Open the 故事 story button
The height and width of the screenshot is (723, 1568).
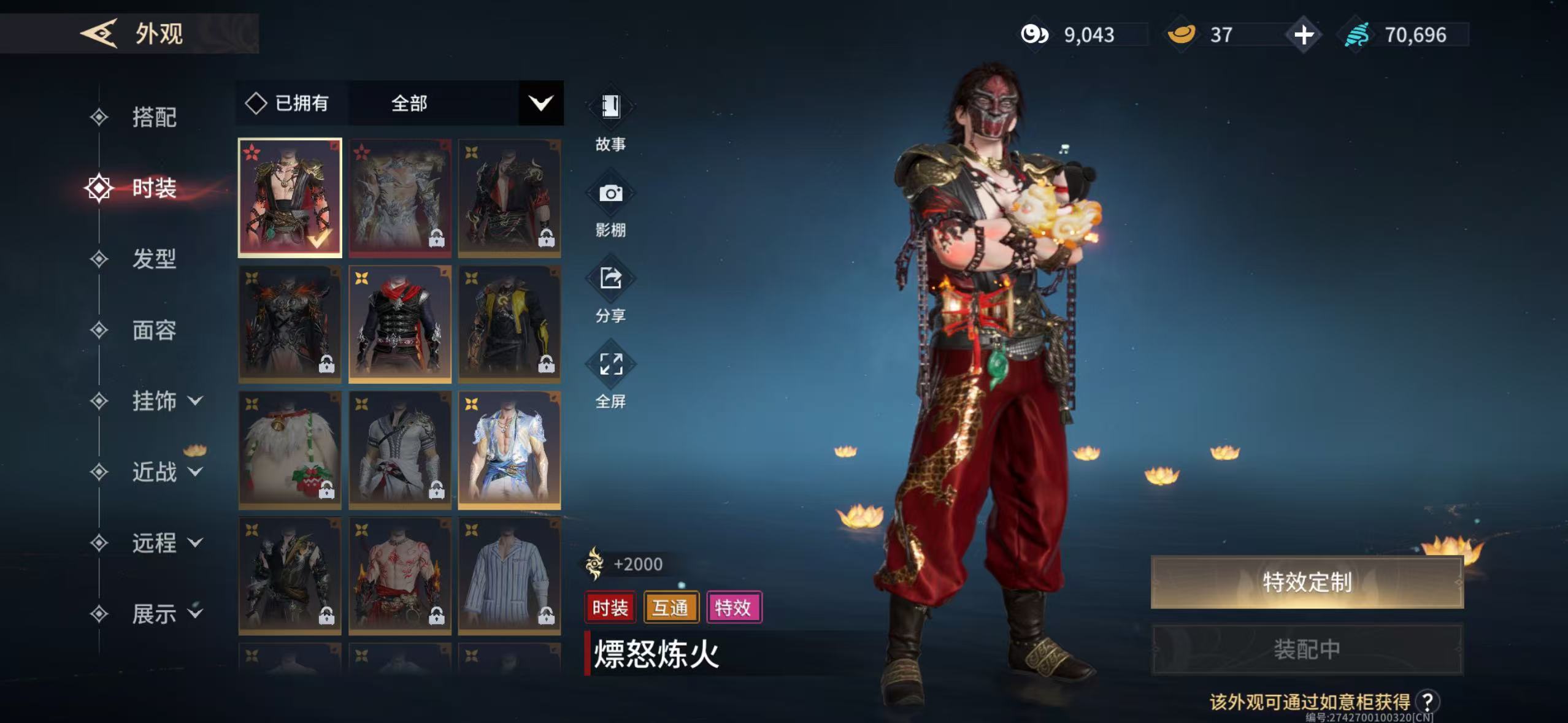tap(610, 120)
